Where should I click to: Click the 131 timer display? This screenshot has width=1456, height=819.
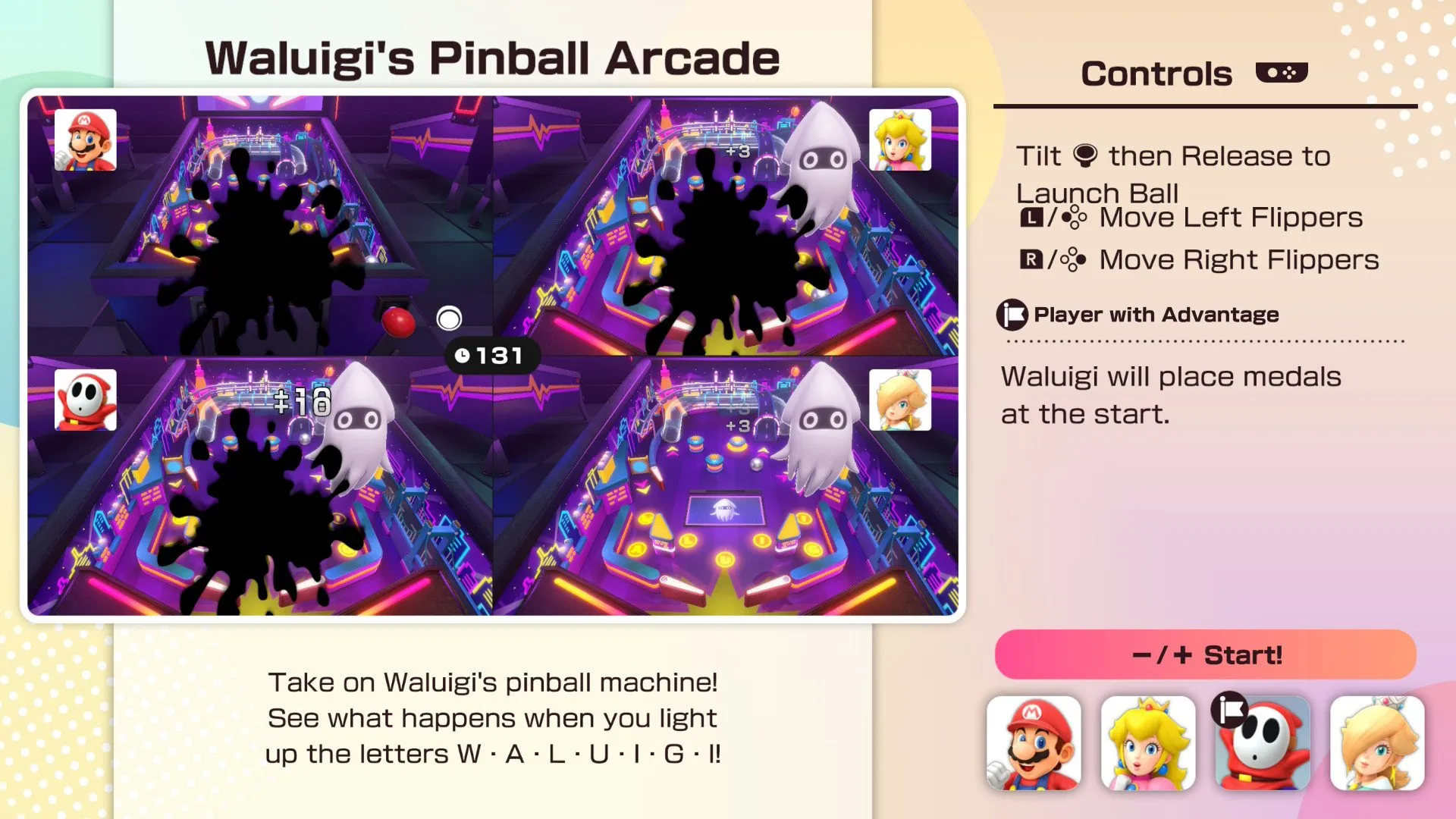pos(492,353)
